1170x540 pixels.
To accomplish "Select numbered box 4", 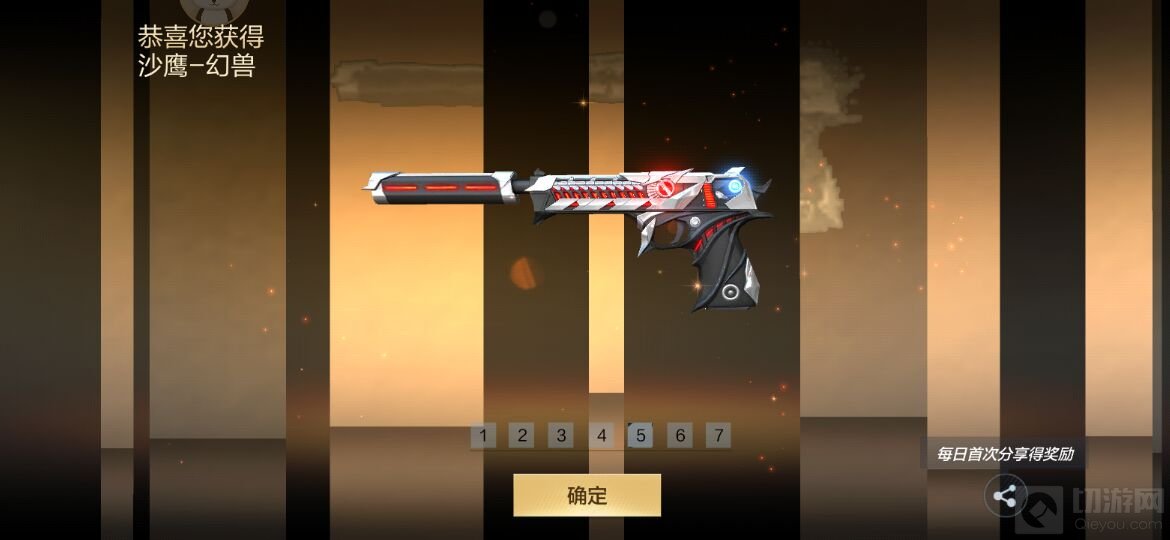I will coord(601,435).
